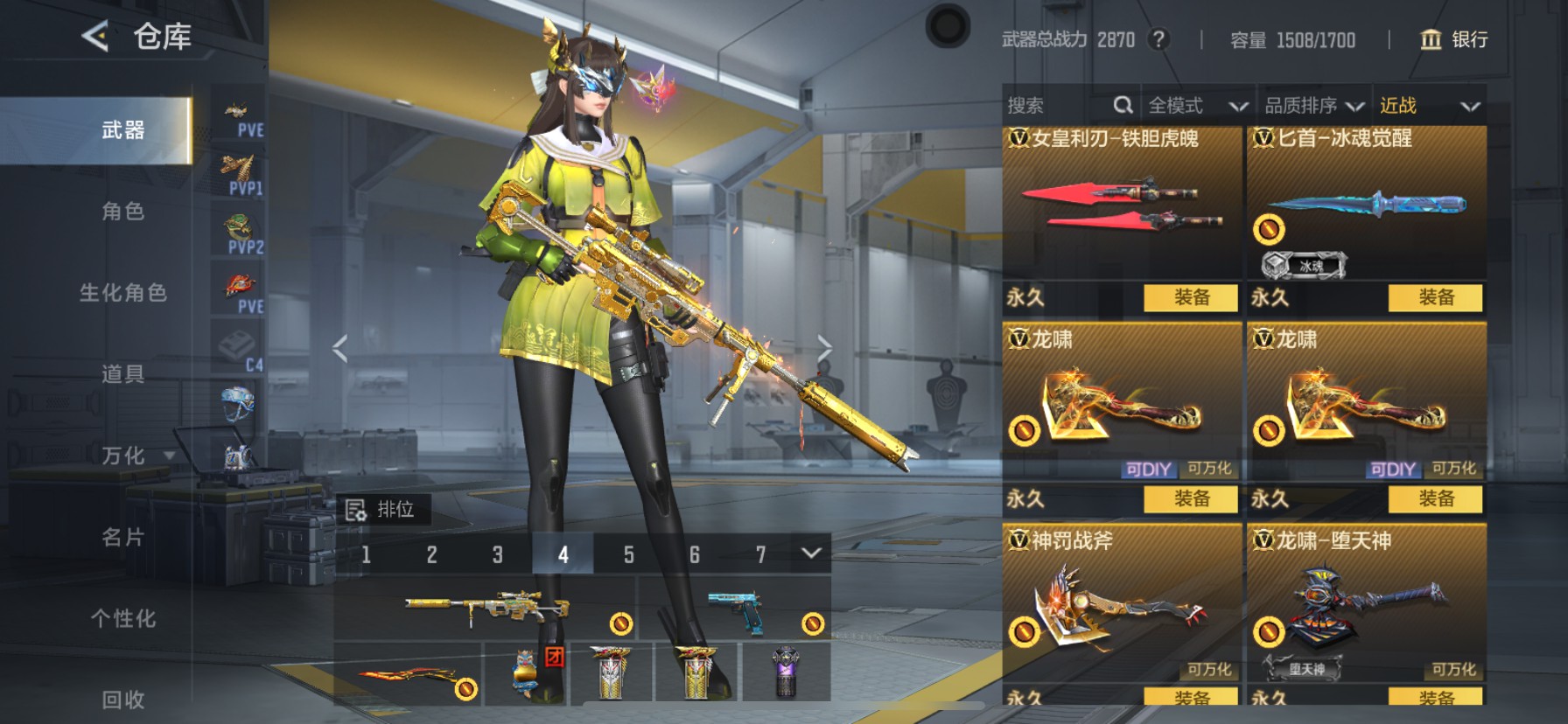1568x724 pixels.
Task: Open the 名片 section
Action: click(122, 537)
